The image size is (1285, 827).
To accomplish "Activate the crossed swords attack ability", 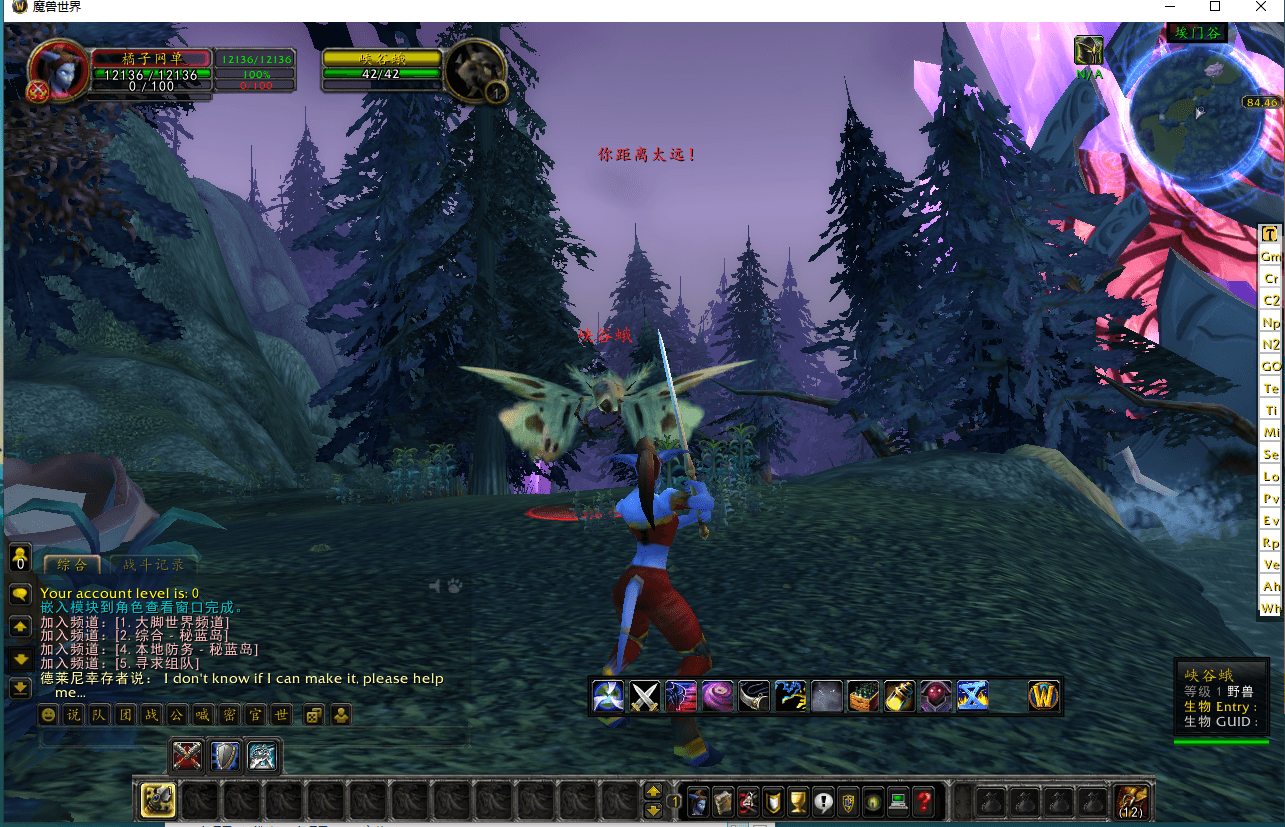I will pyautogui.click(x=644, y=695).
